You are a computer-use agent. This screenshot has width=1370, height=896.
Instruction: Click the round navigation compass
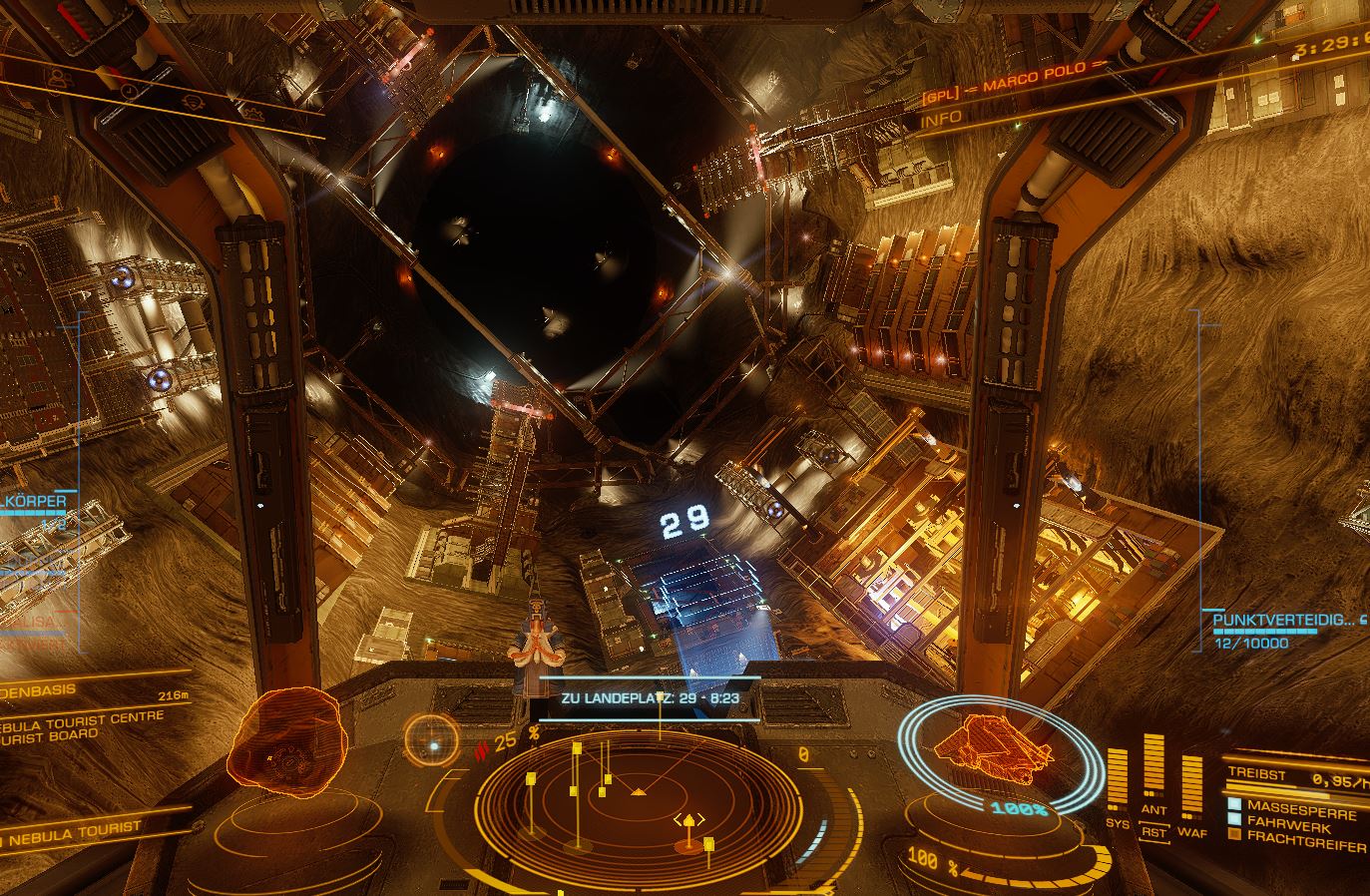(x=434, y=745)
